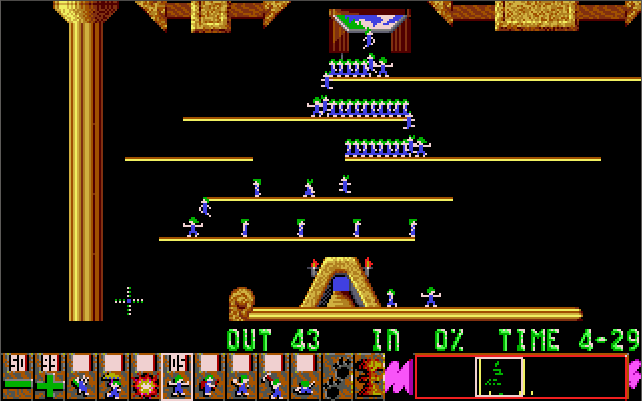Activate the Basher skill
Viewport: 642px width, 401px height.
pyautogui.click(x=241, y=376)
